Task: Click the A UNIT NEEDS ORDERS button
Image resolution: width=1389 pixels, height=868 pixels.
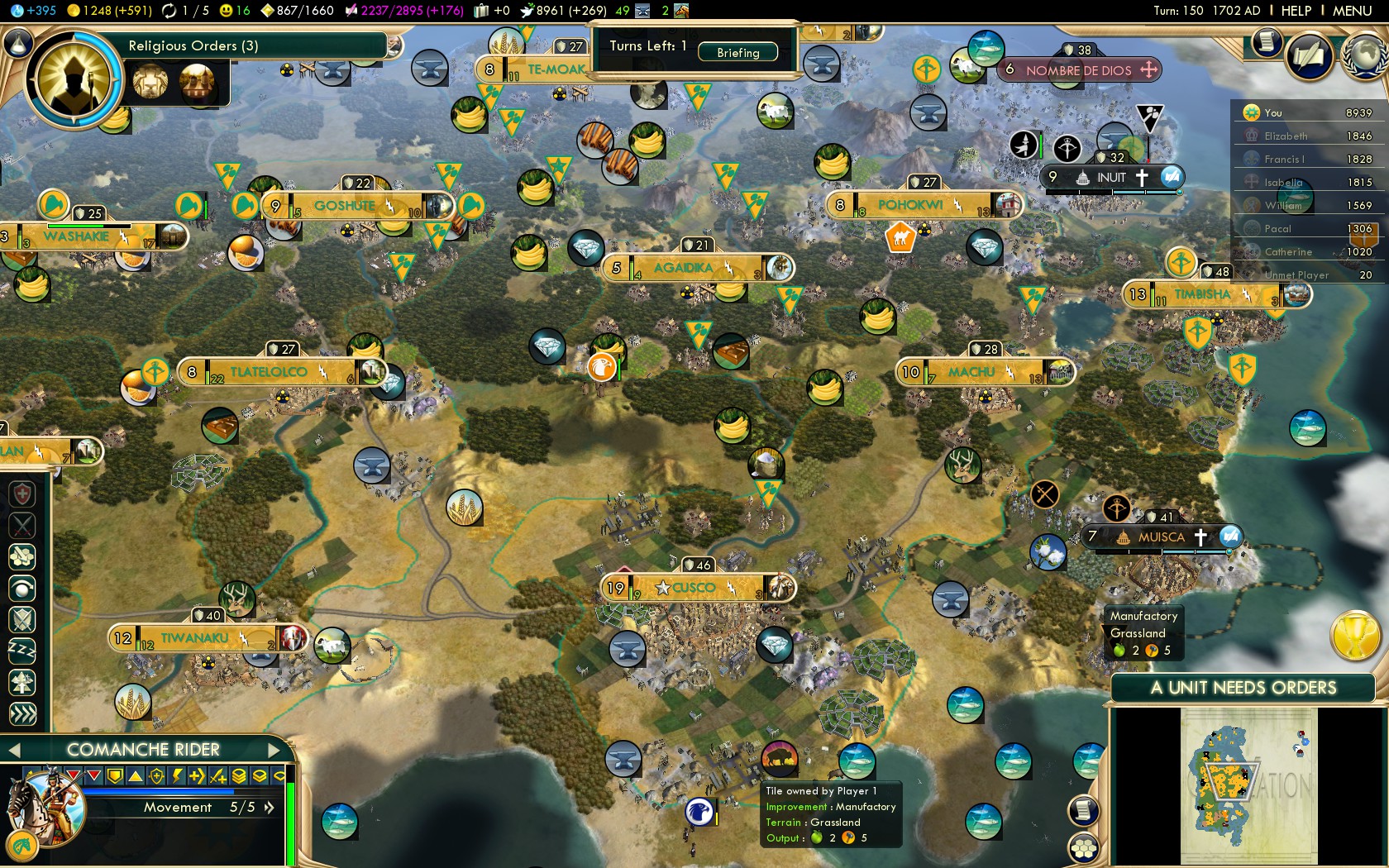Action: click(1243, 688)
